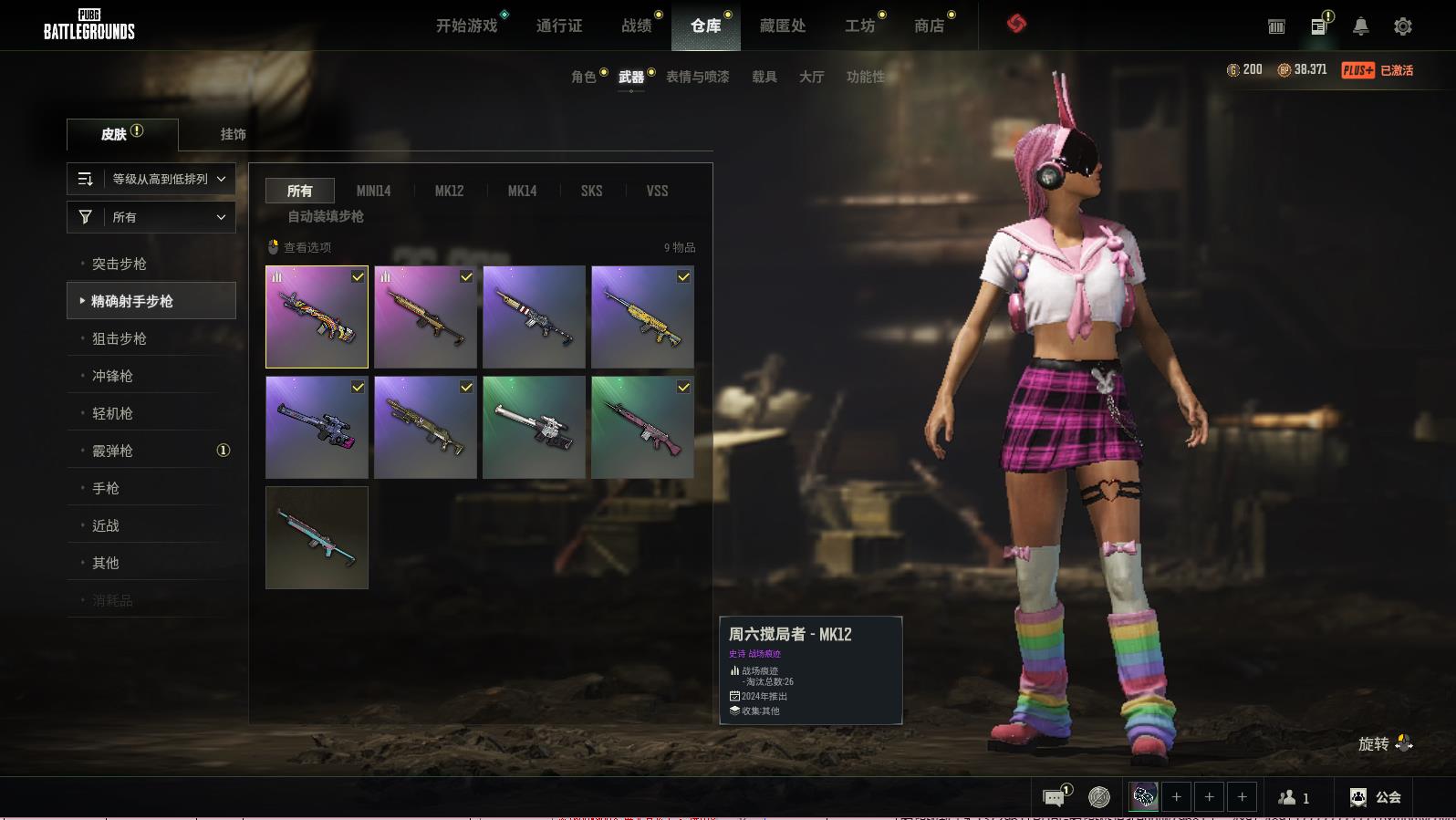The image size is (1456, 820).
Task: Open the 商店 store tab
Action: [x=929, y=26]
